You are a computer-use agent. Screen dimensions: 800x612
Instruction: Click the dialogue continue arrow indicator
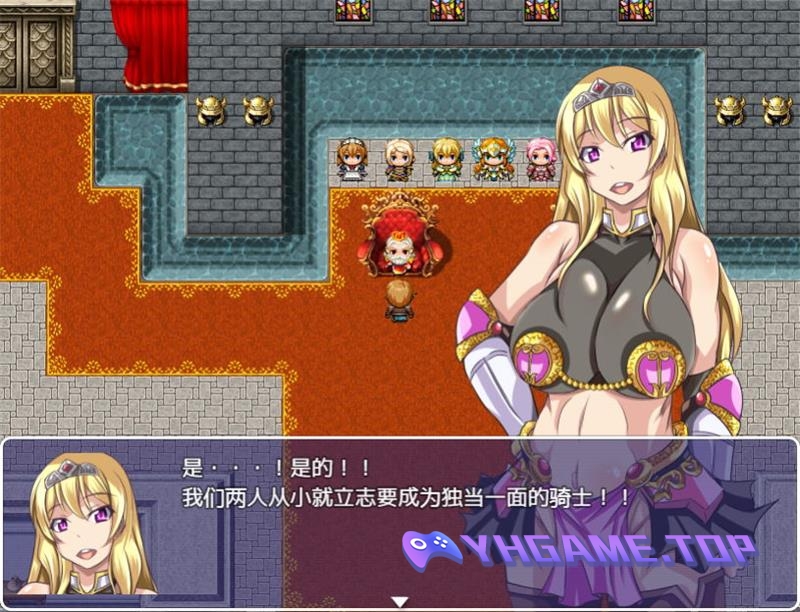click(400, 602)
